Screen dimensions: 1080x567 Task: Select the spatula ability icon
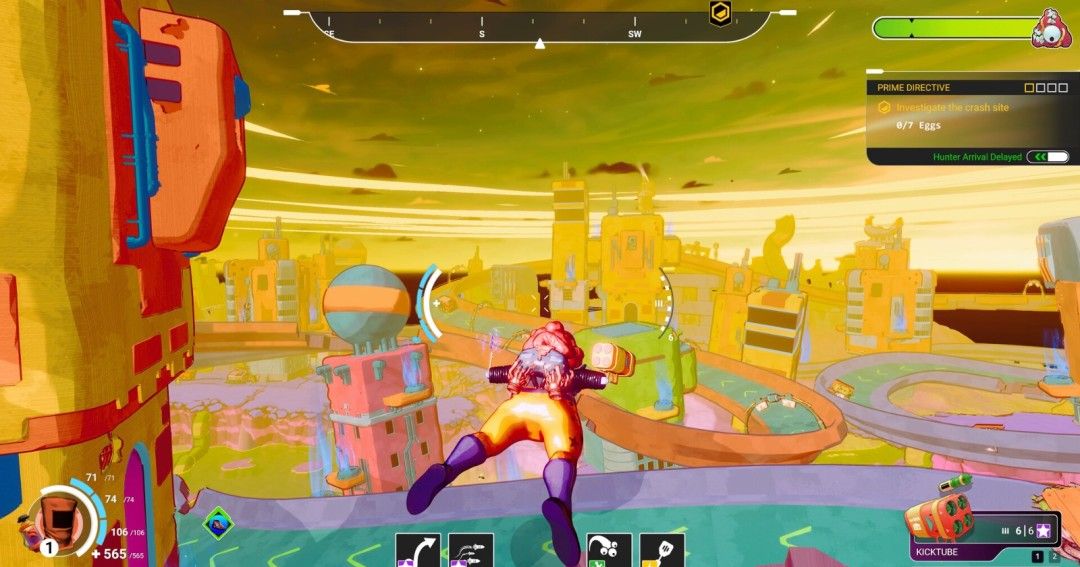662,550
